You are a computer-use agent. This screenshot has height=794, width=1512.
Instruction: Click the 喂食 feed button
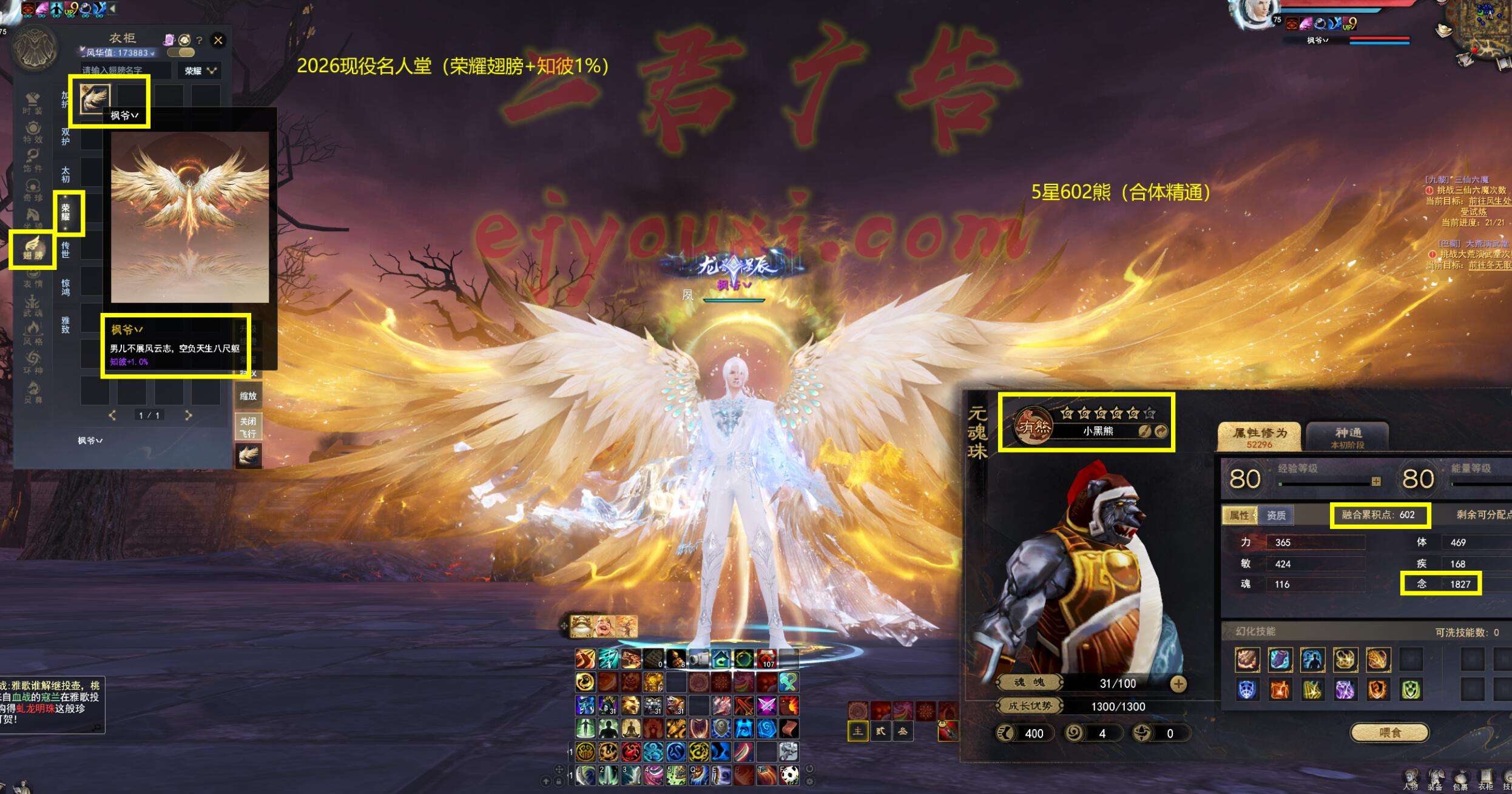point(1389,733)
